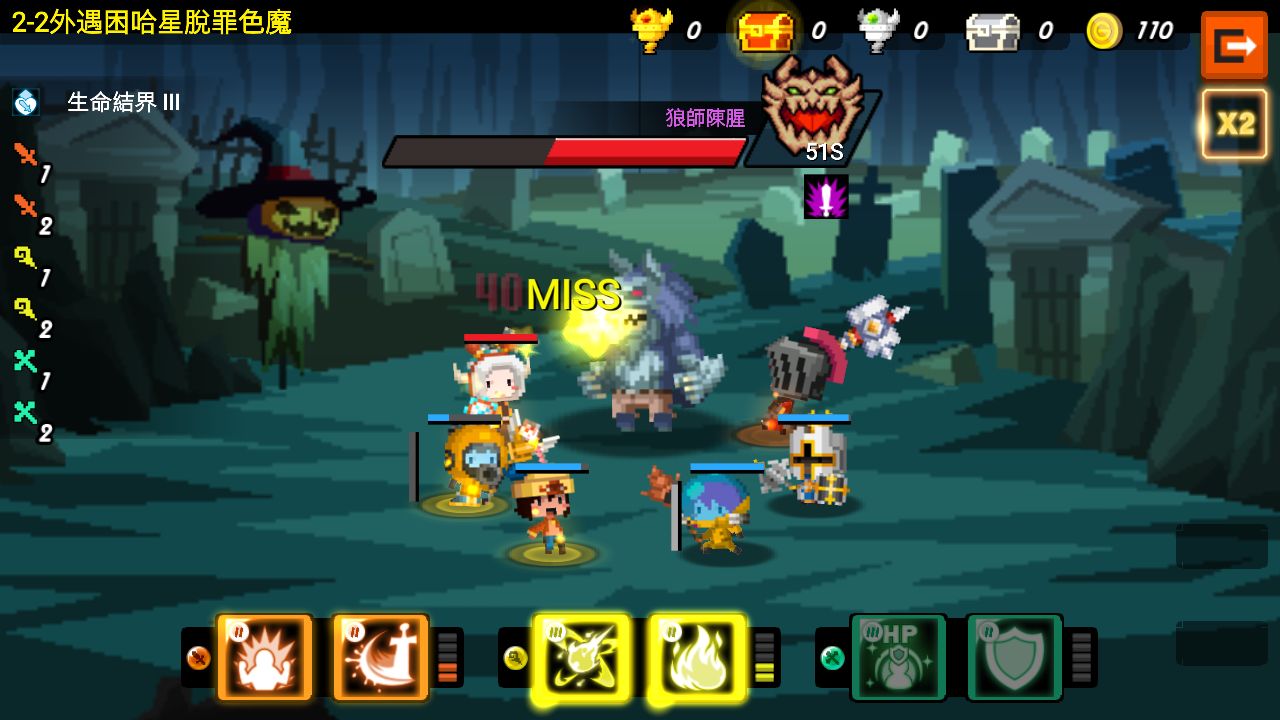Activate the green HP heal skill
The width and height of the screenshot is (1280, 720).
[897, 657]
